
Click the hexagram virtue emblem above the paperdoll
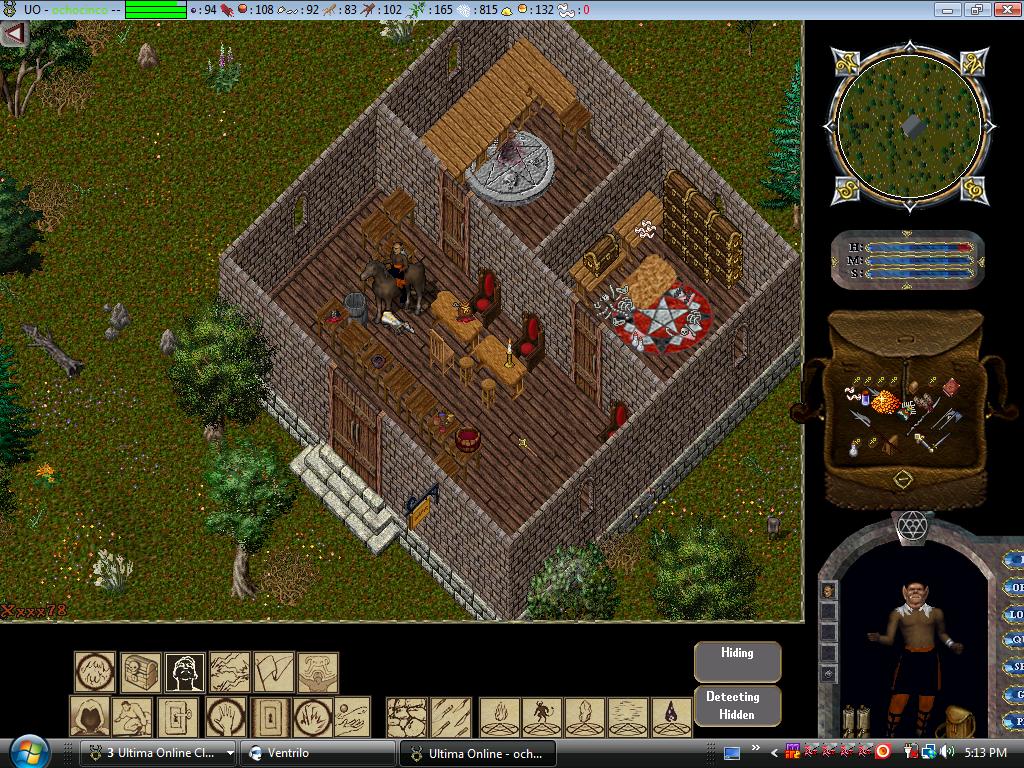point(911,525)
